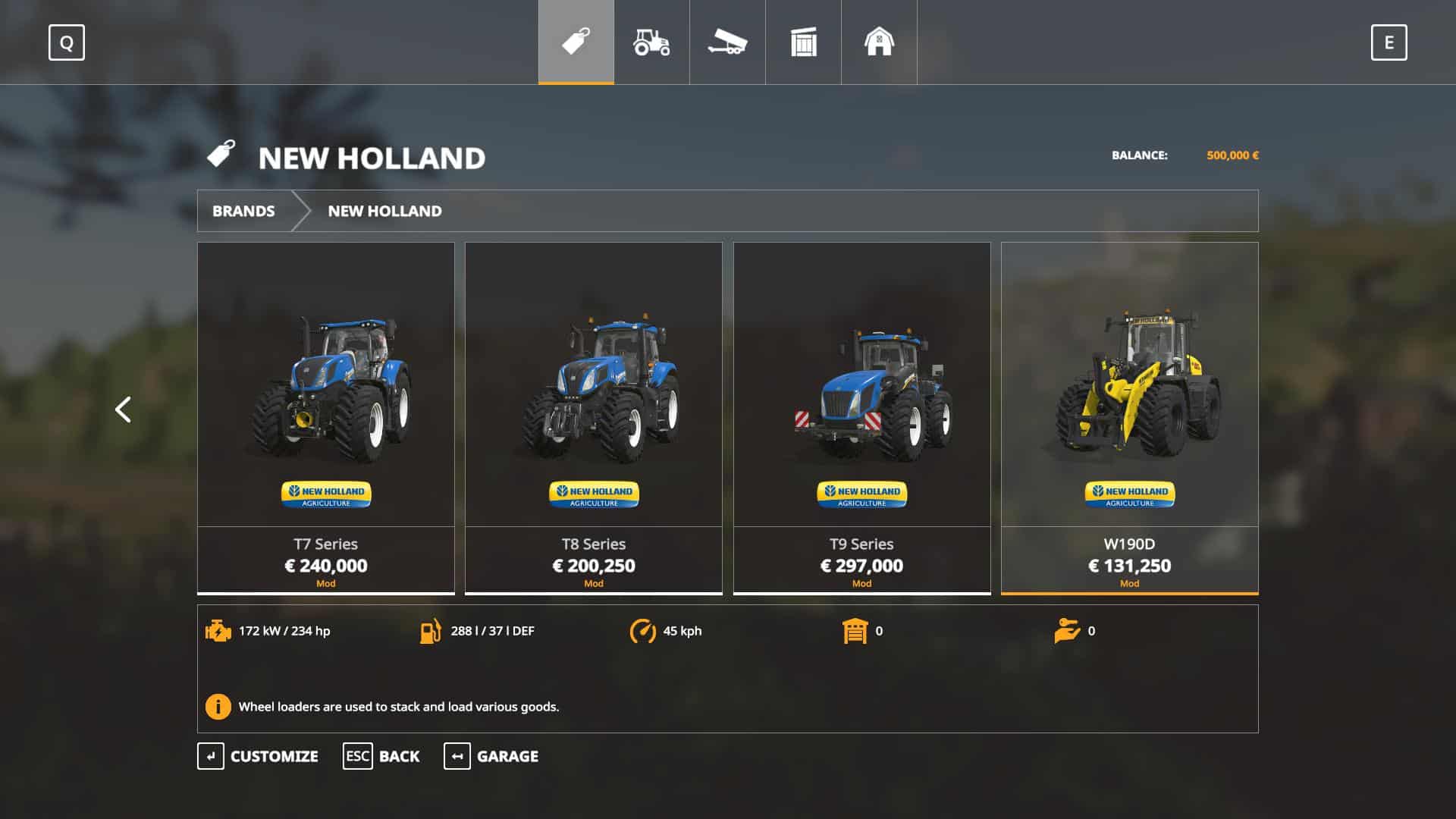The height and width of the screenshot is (819, 1456).
Task: Choose the T8 Series tractor card
Action: [x=594, y=417]
